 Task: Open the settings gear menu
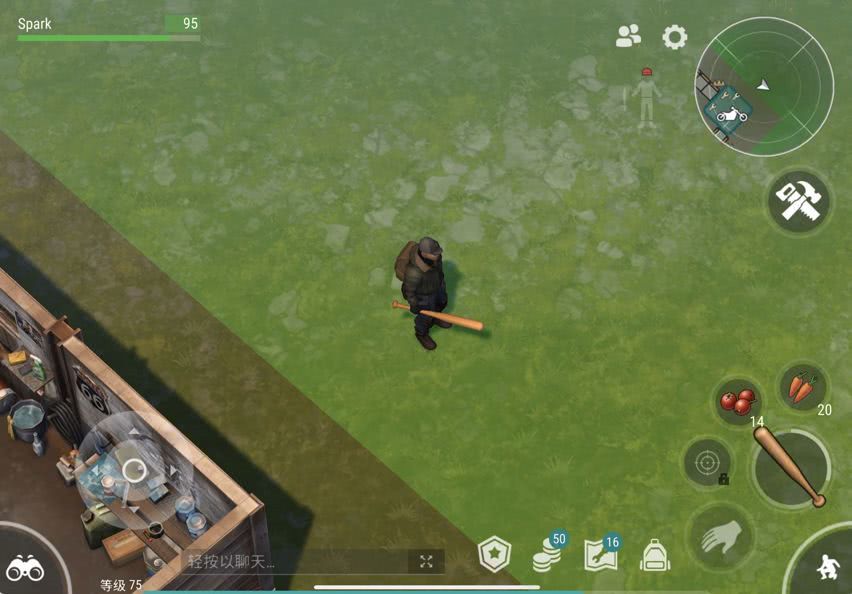point(675,38)
